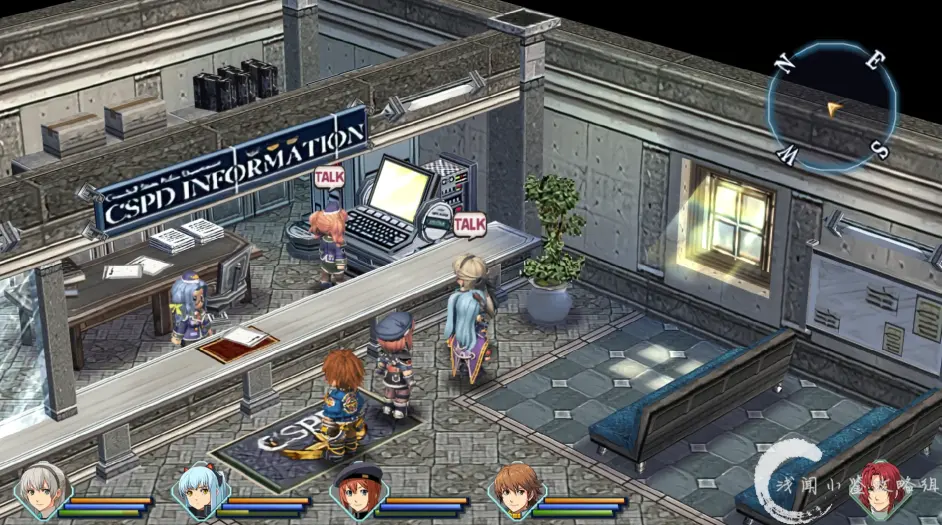Click the compass minimap
Image resolution: width=942 pixels, height=525 pixels.
pyautogui.click(x=831, y=106)
